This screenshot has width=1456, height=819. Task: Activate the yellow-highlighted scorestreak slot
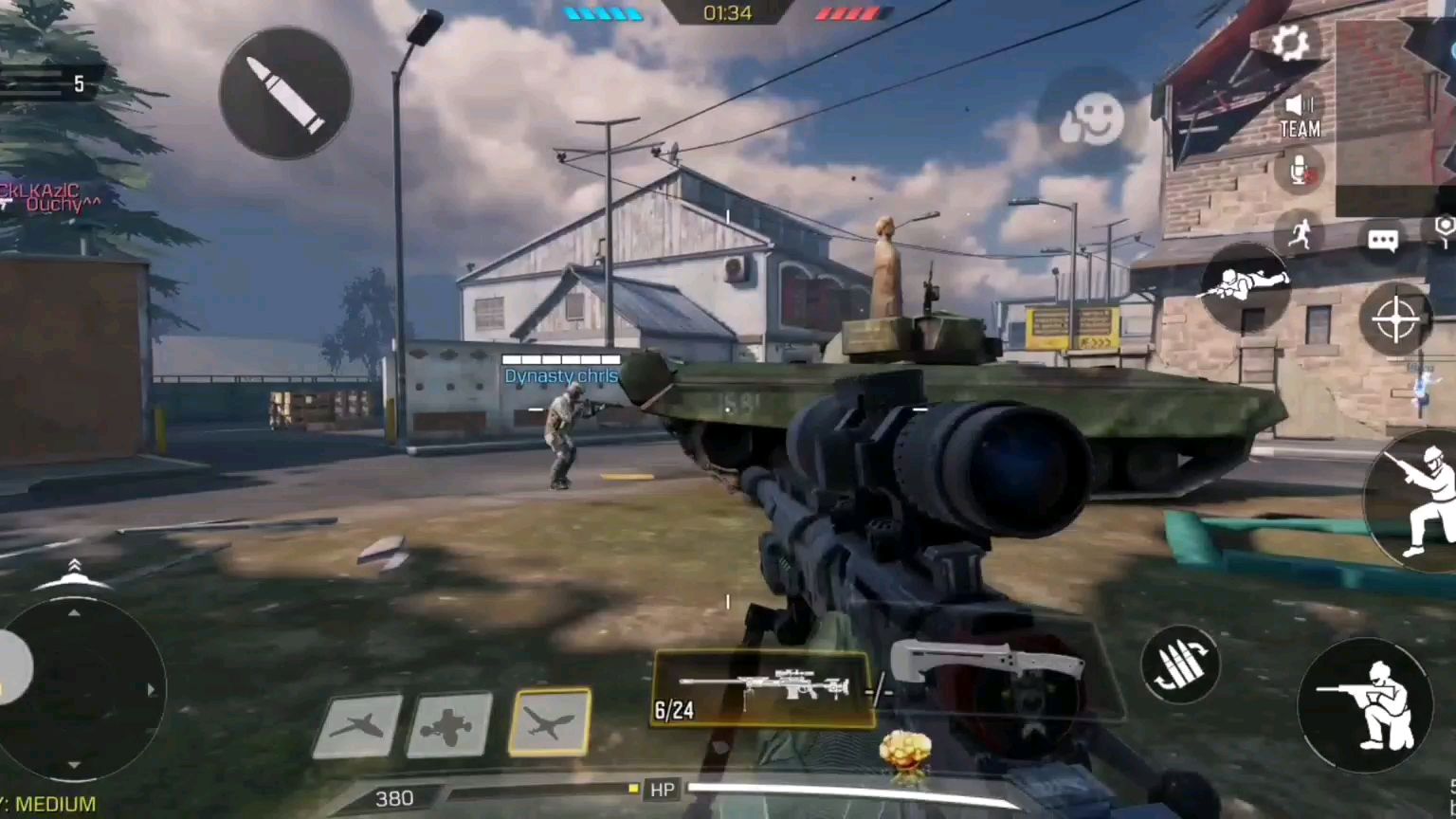[550, 723]
